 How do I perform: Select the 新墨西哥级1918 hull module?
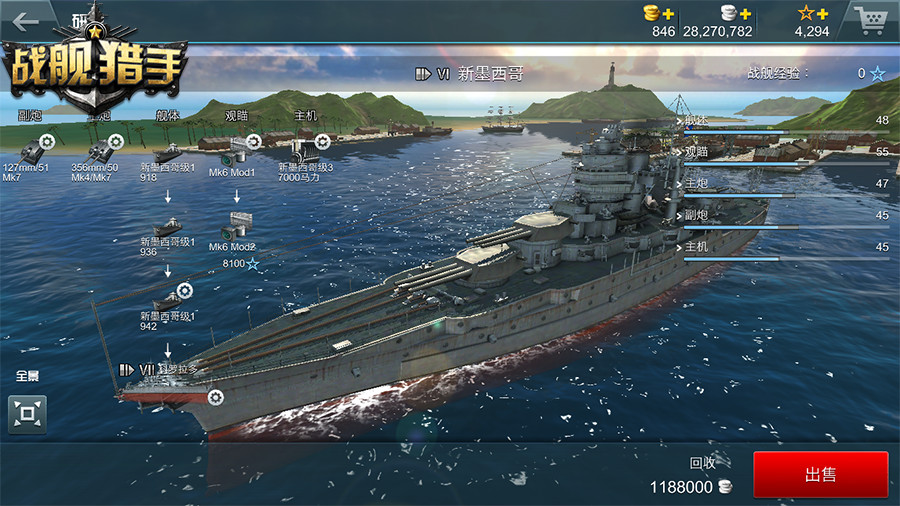pyautogui.click(x=167, y=153)
